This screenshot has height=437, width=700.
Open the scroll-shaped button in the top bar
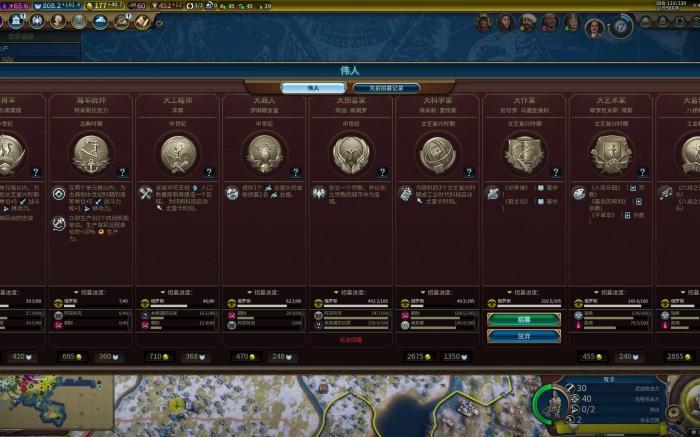click(x=142, y=21)
